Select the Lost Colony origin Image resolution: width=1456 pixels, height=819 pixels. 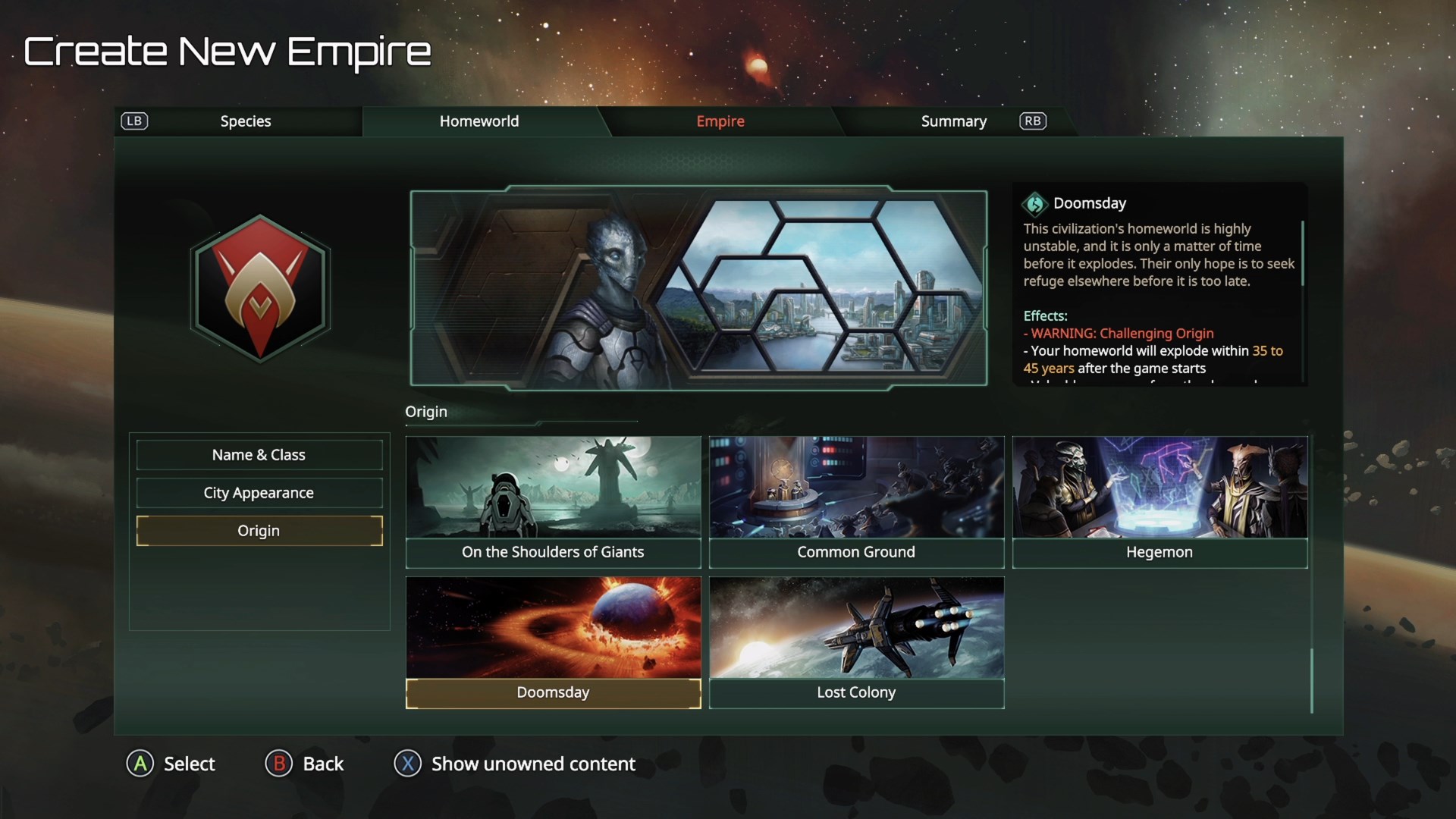(856, 641)
